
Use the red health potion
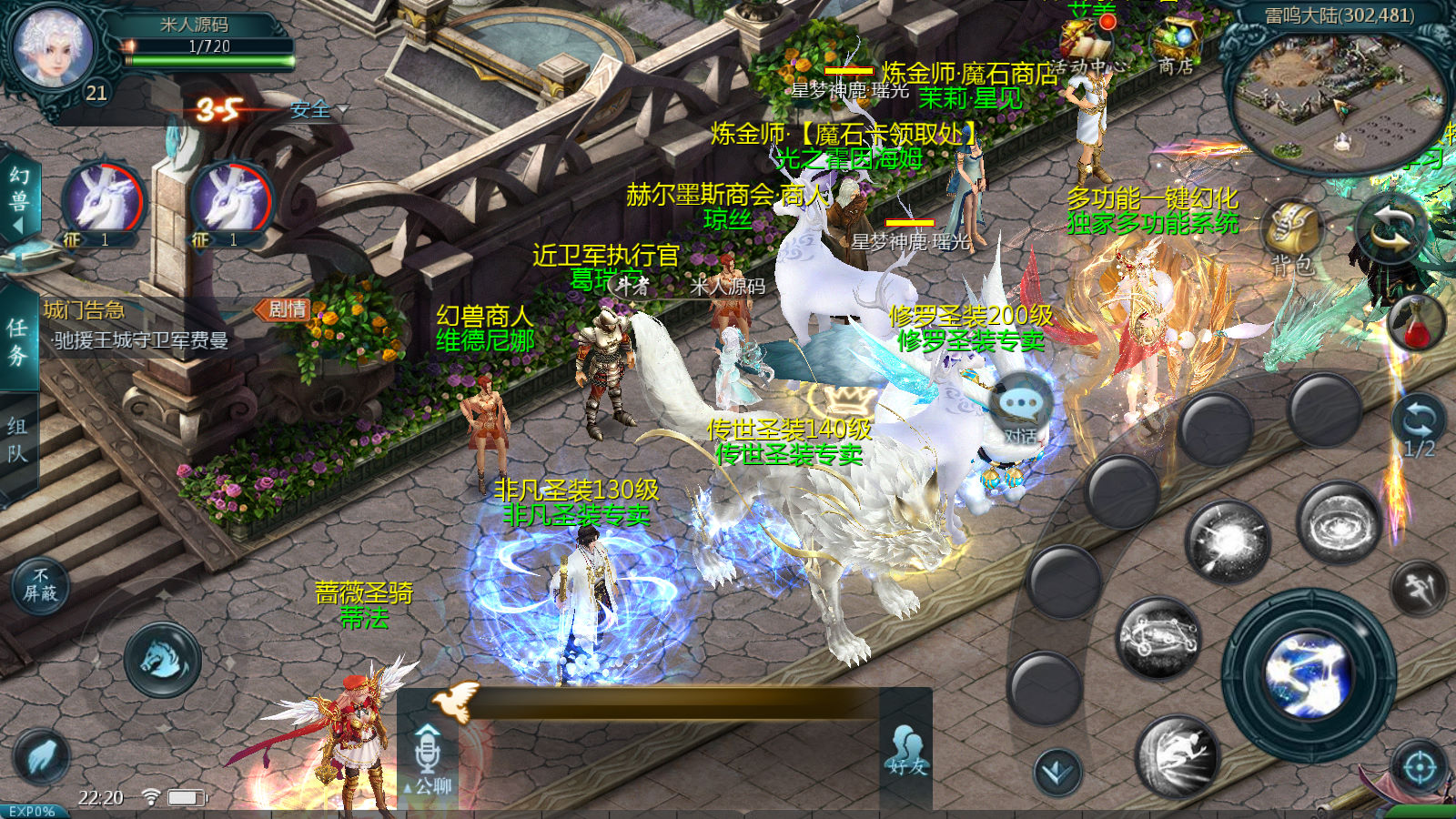(1417, 323)
